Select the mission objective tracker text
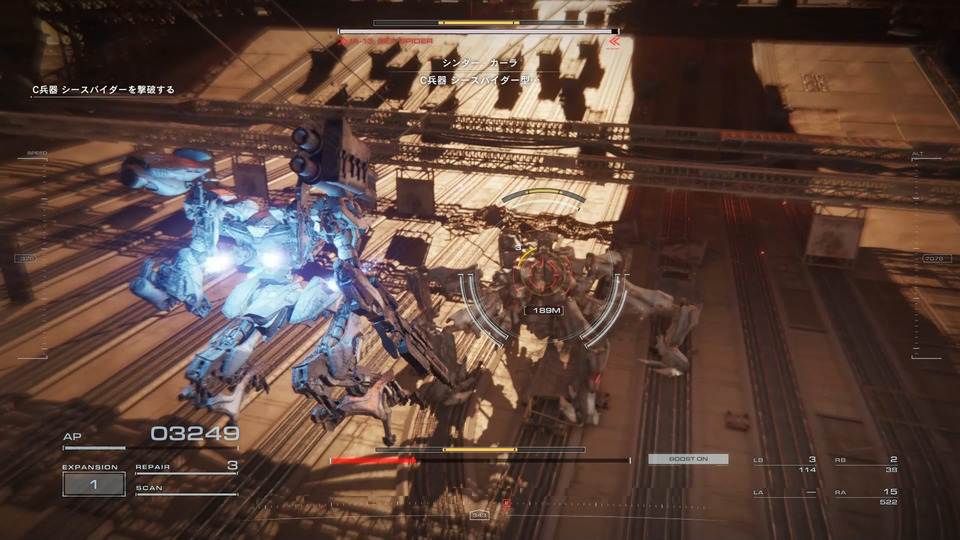Image resolution: width=960 pixels, height=540 pixels. 103,90
